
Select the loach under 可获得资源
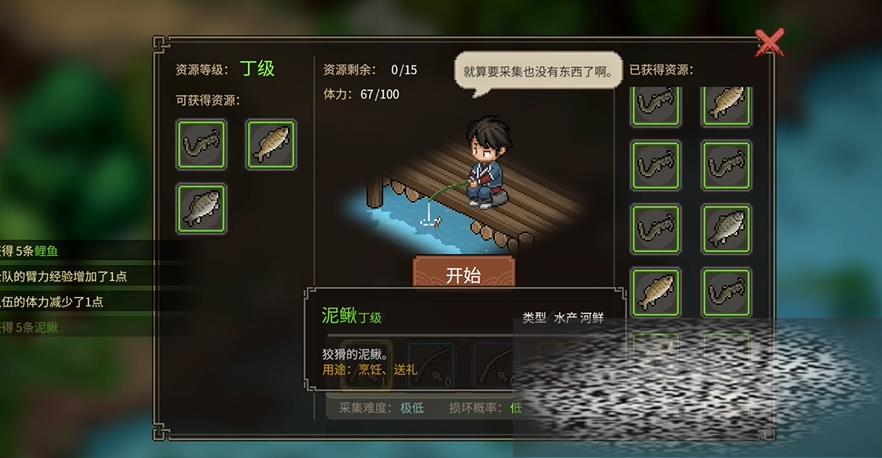click(202, 145)
